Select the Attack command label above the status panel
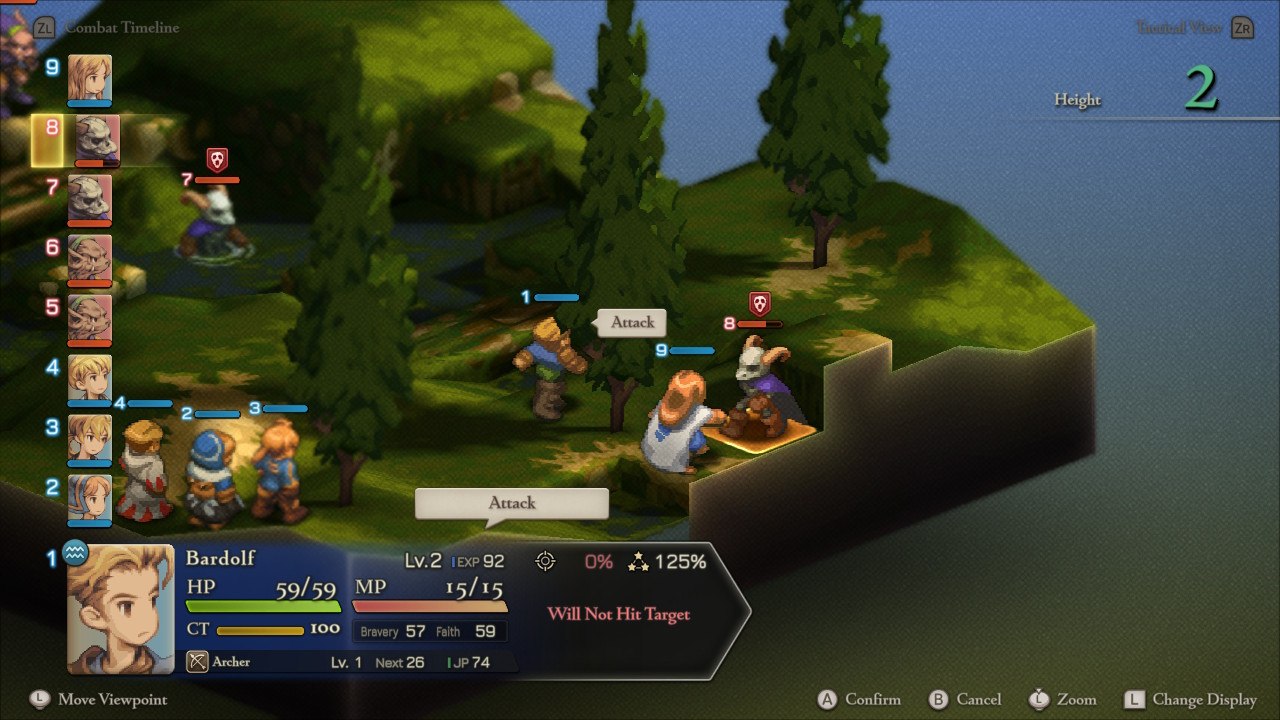1280x720 pixels. (512, 503)
